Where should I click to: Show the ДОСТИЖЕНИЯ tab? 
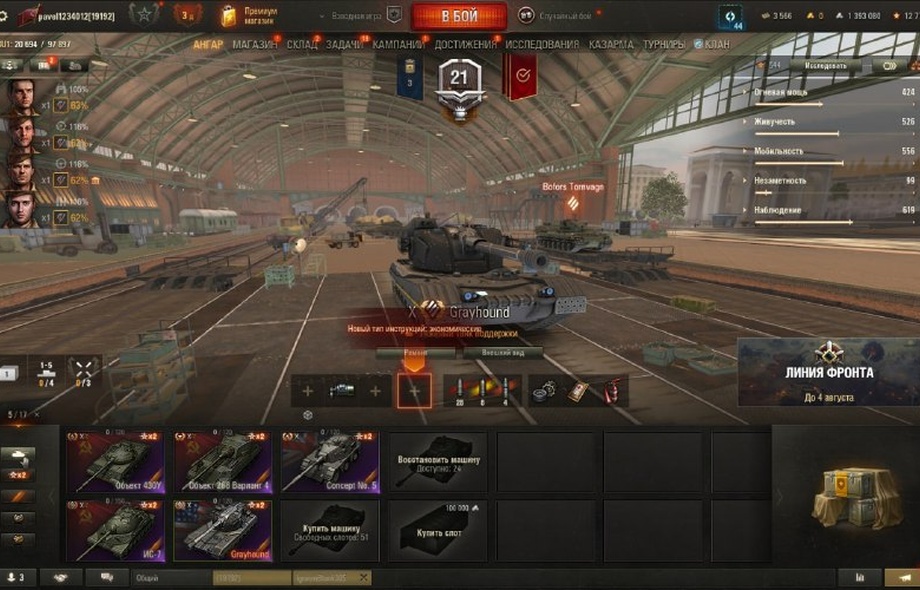(x=465, y=45)
